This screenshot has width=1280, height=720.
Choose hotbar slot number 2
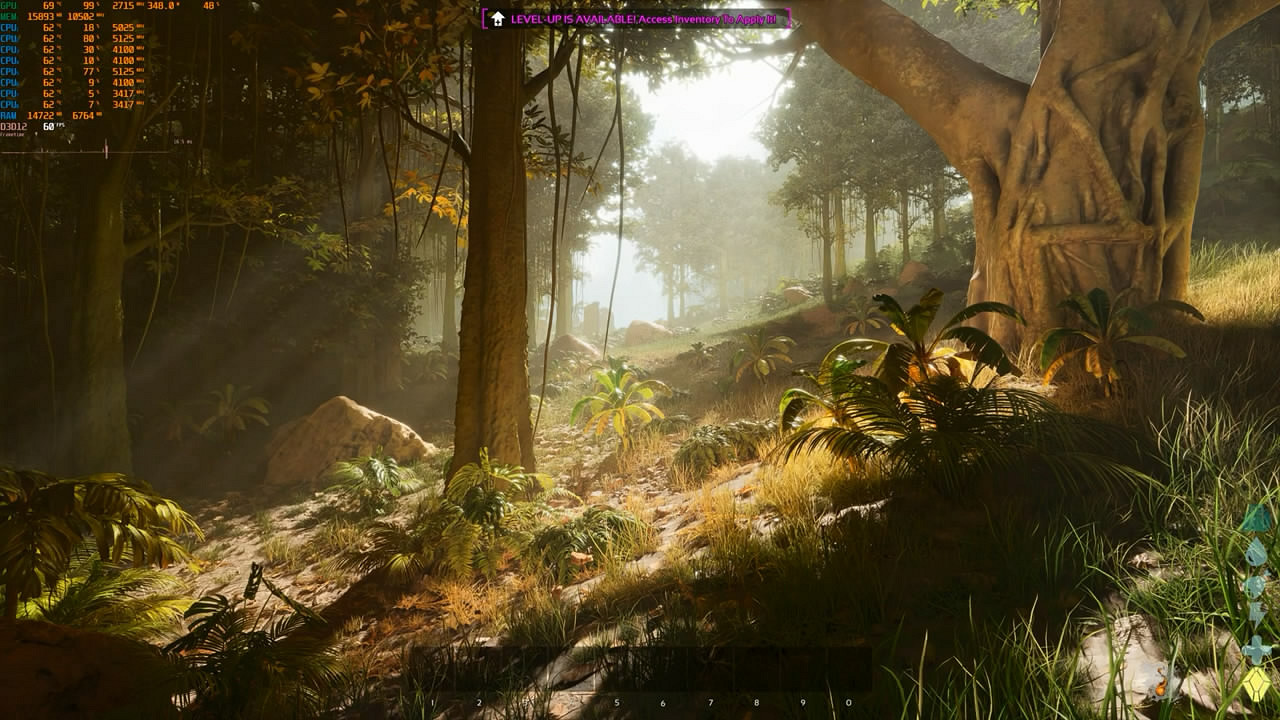479,672
